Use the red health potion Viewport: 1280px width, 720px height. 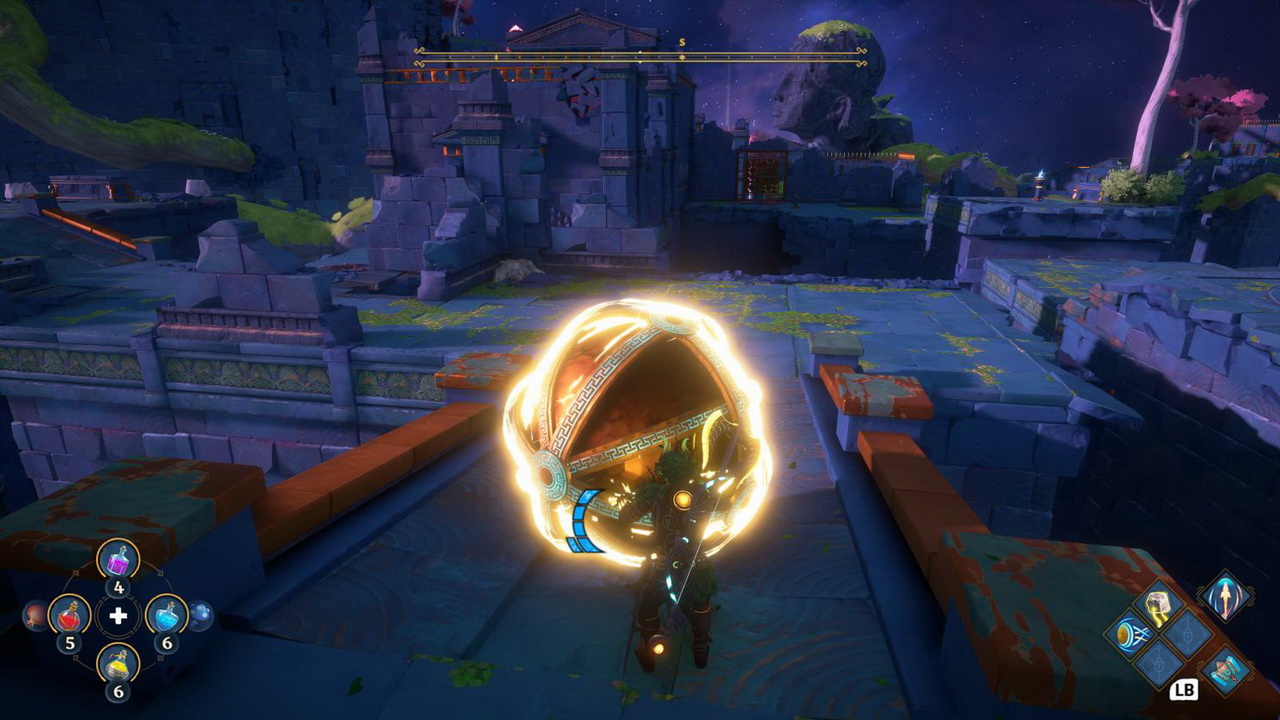[69, 614]
